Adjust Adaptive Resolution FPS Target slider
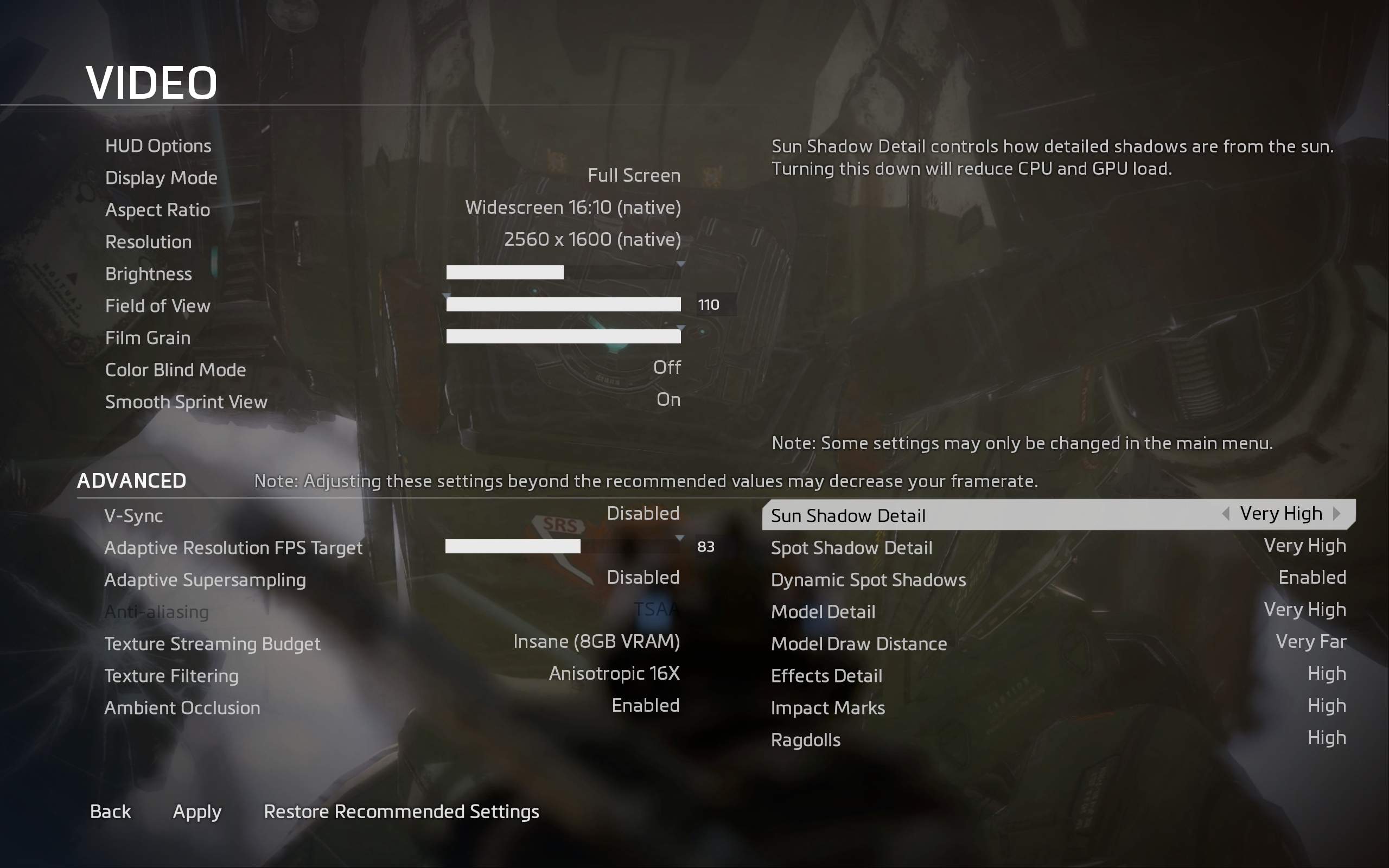 pos(562,546)
